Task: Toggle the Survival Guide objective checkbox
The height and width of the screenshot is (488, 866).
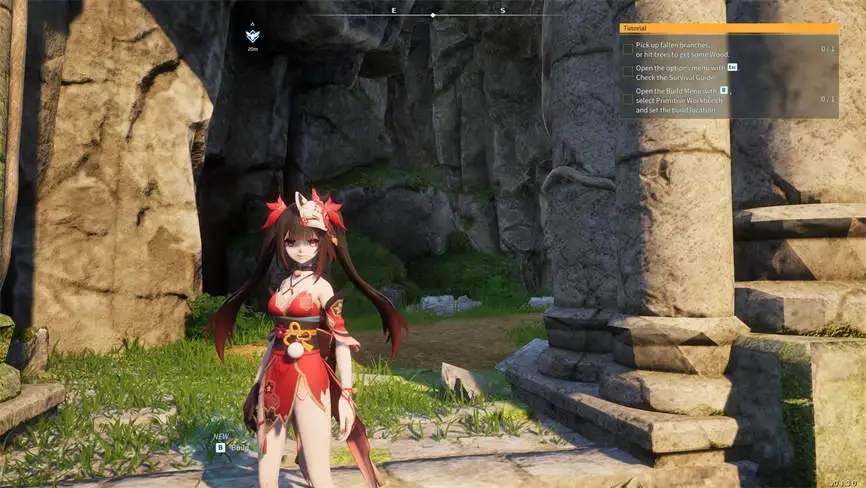Action: coord(627,71)
